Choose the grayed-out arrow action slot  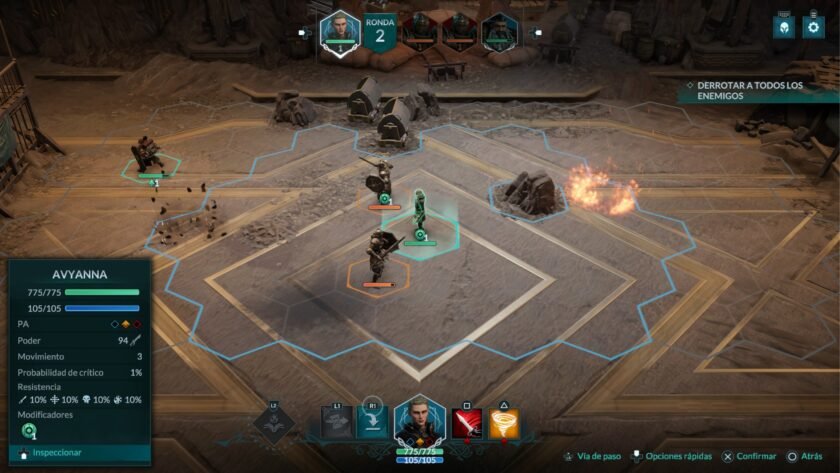(337, 422)
